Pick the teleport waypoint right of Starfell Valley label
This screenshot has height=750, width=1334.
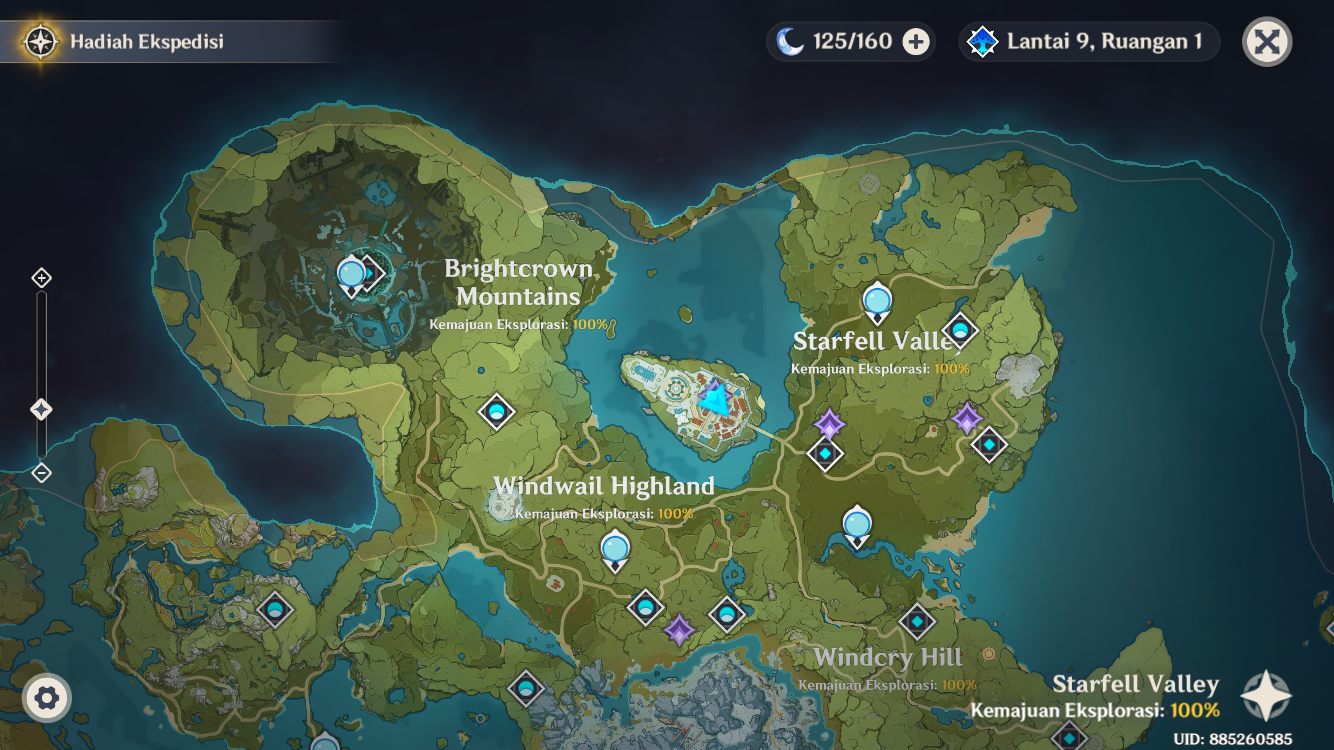(x=960, y=329)
